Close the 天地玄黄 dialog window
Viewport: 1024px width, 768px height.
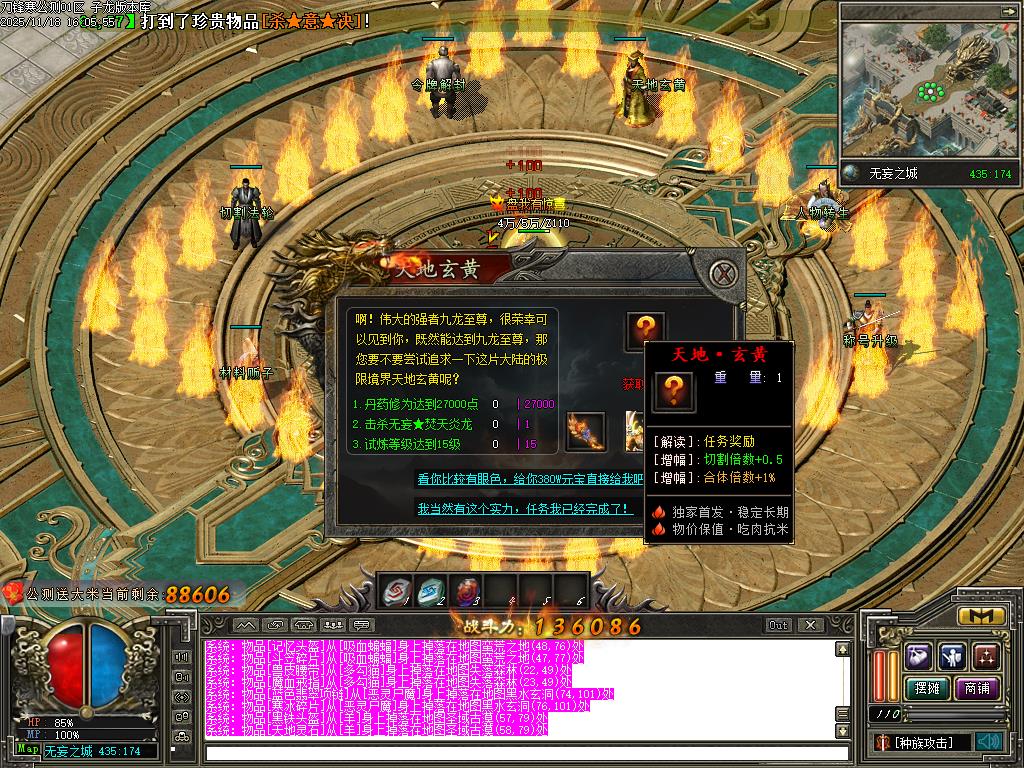click(x=725, y=273)
